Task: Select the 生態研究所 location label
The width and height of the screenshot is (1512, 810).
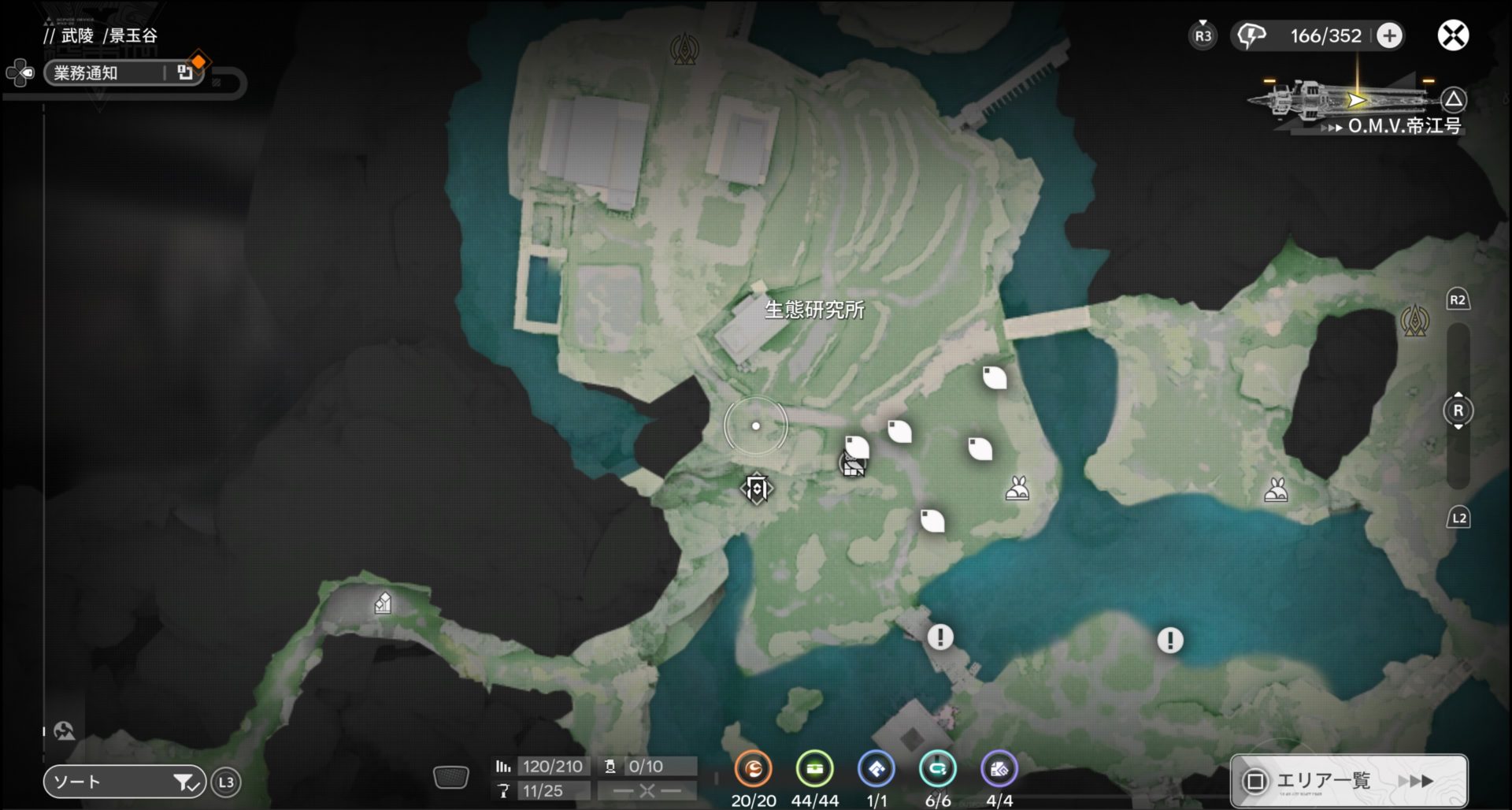Action: (814, 310)
